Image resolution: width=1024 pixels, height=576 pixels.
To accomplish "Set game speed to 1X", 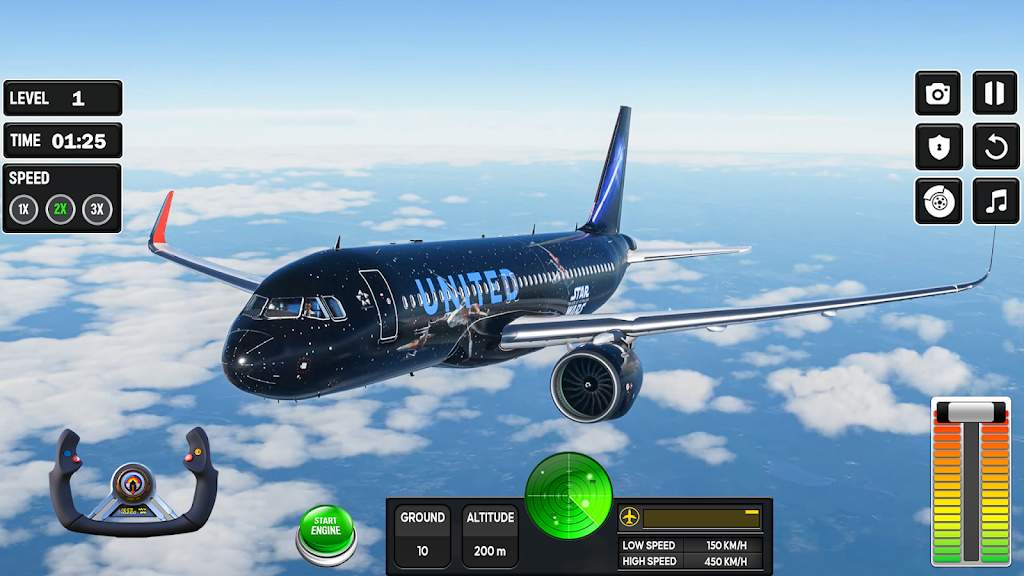I will click(x=24, y=210).
